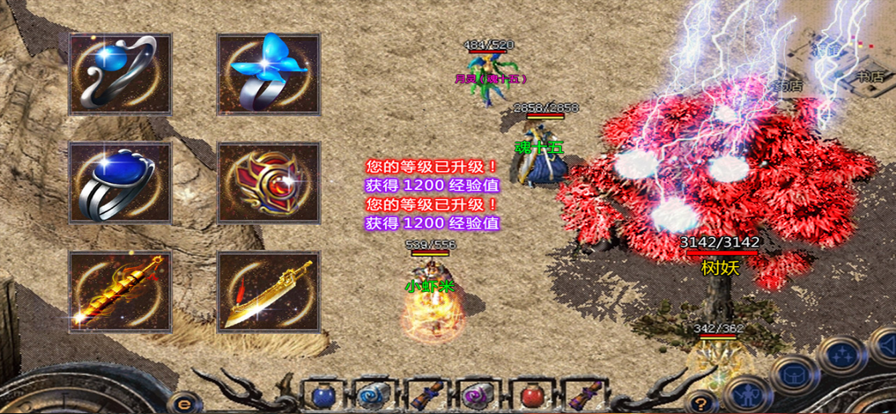This screenshot has width=896, height=414.
Task: Pick the large sapphire silver ring
Action: click(x=119, y=182)
